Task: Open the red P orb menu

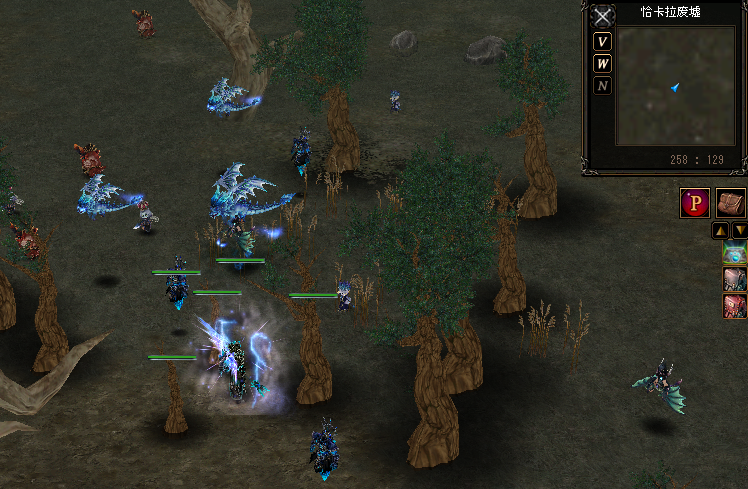Action: (695, 202)
